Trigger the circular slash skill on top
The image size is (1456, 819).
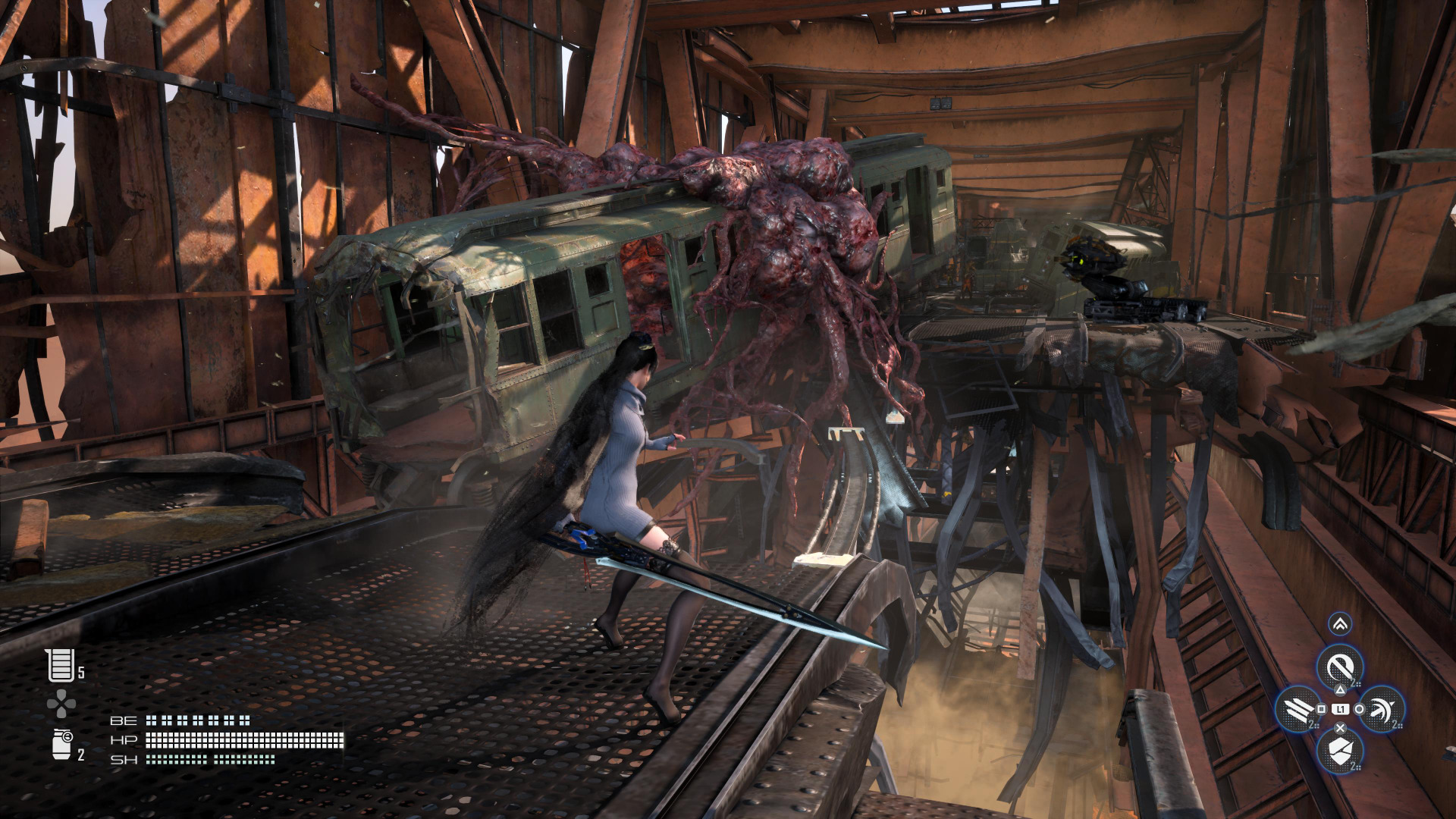pos(1340,667)
